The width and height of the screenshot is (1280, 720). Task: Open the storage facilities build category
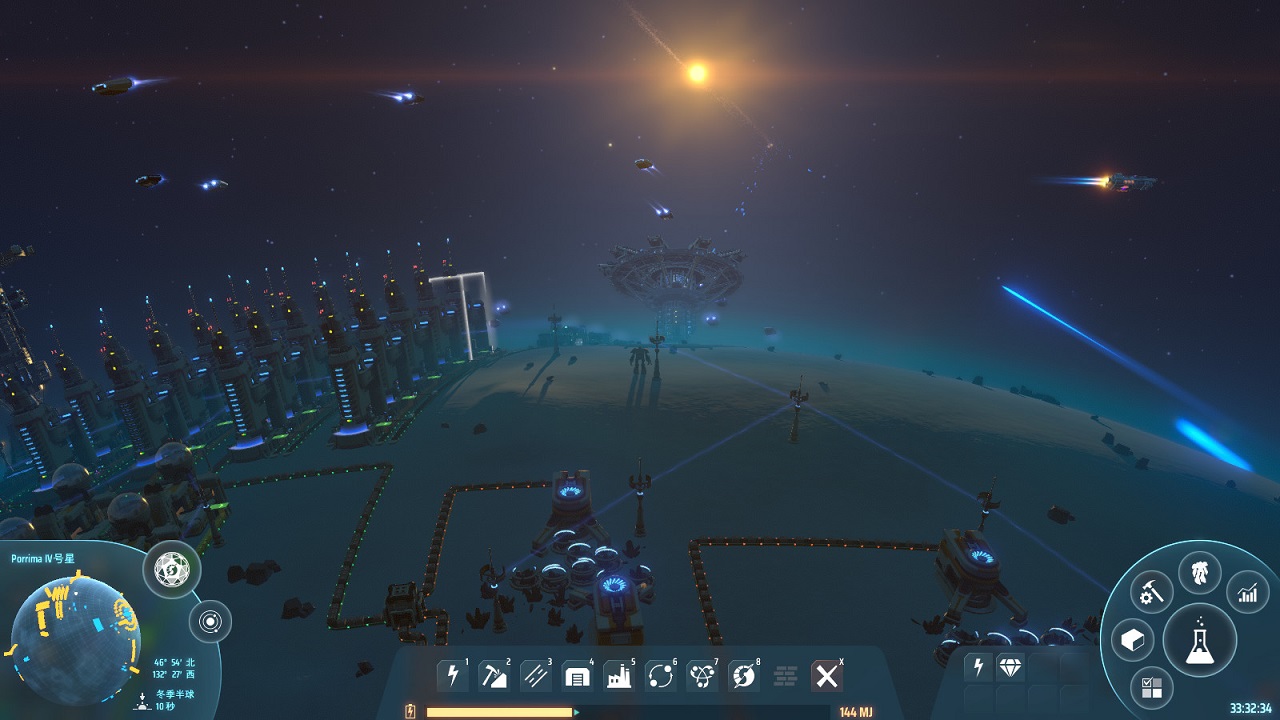click(x=578, y=675)
